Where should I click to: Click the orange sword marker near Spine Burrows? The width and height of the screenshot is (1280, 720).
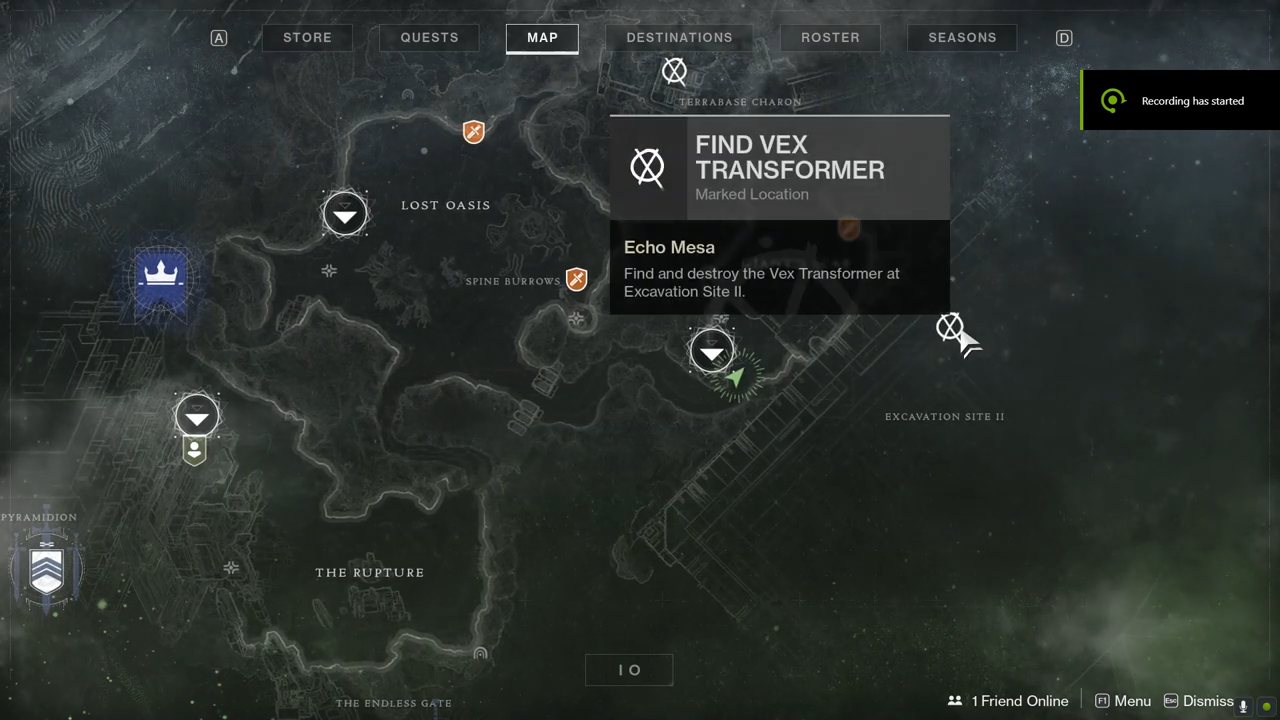click(576, 279)
